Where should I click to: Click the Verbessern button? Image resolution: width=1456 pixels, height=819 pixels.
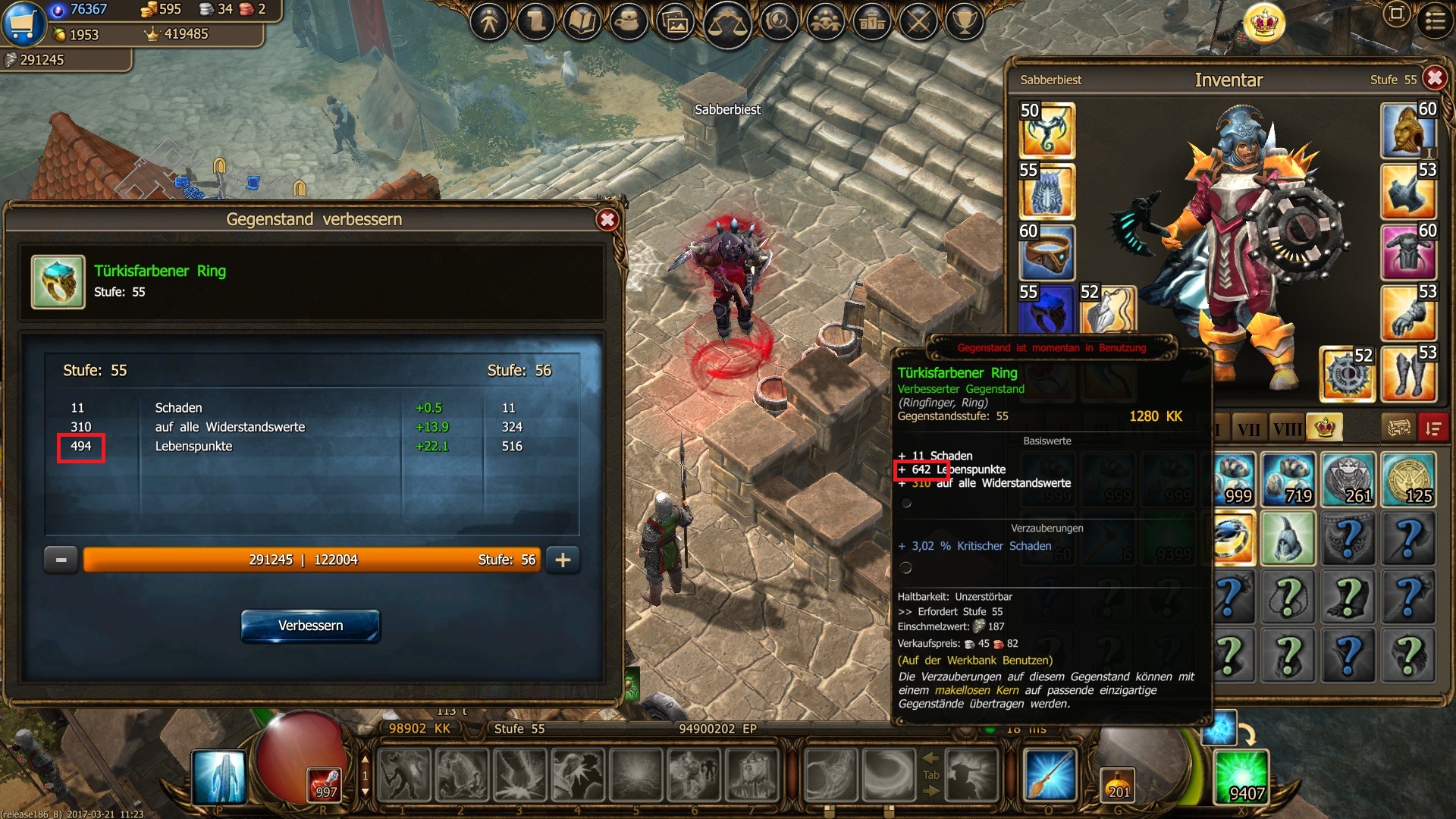click(310, 626)
